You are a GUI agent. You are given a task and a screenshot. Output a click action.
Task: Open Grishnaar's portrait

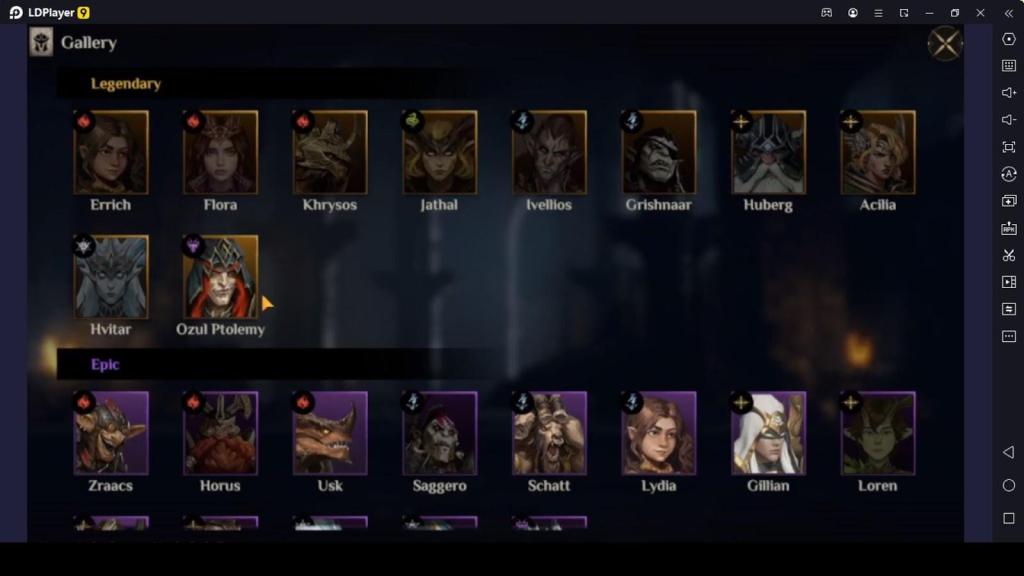pos(659,153)
